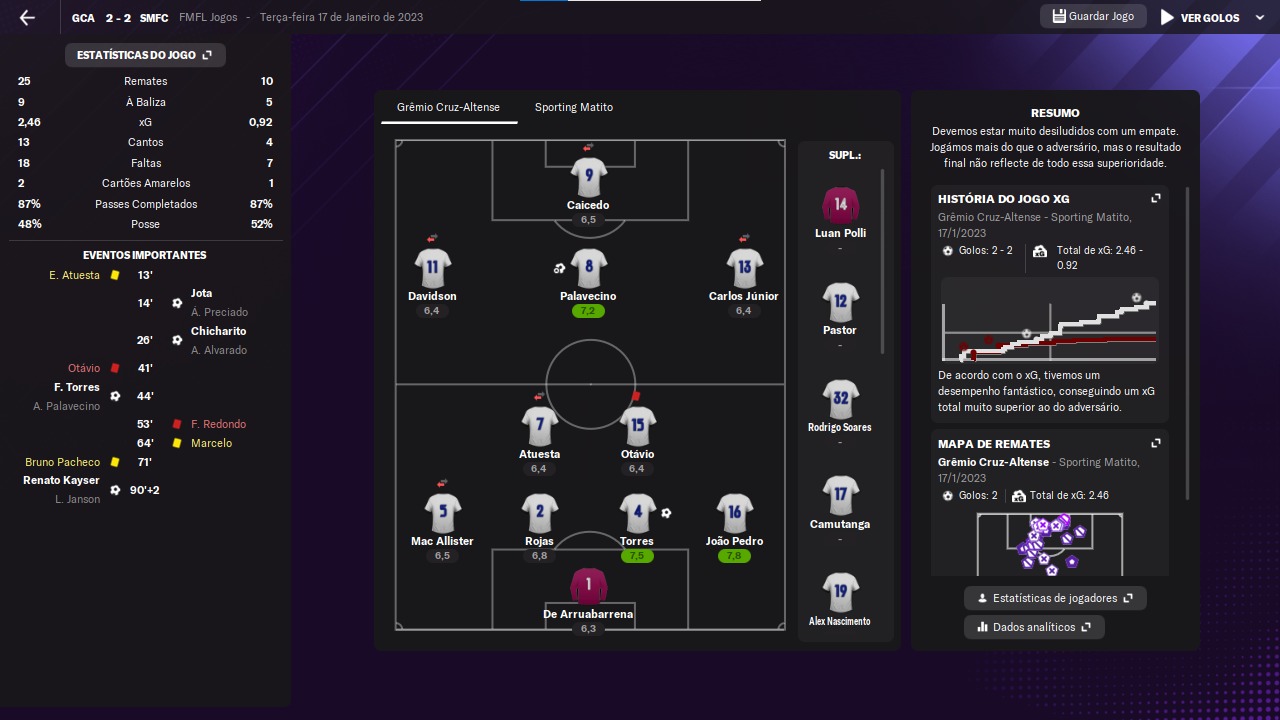The width and height of the screenshot is (1280, 720).
Task: Click the xG timeline chart
Action: point(1049,320)
